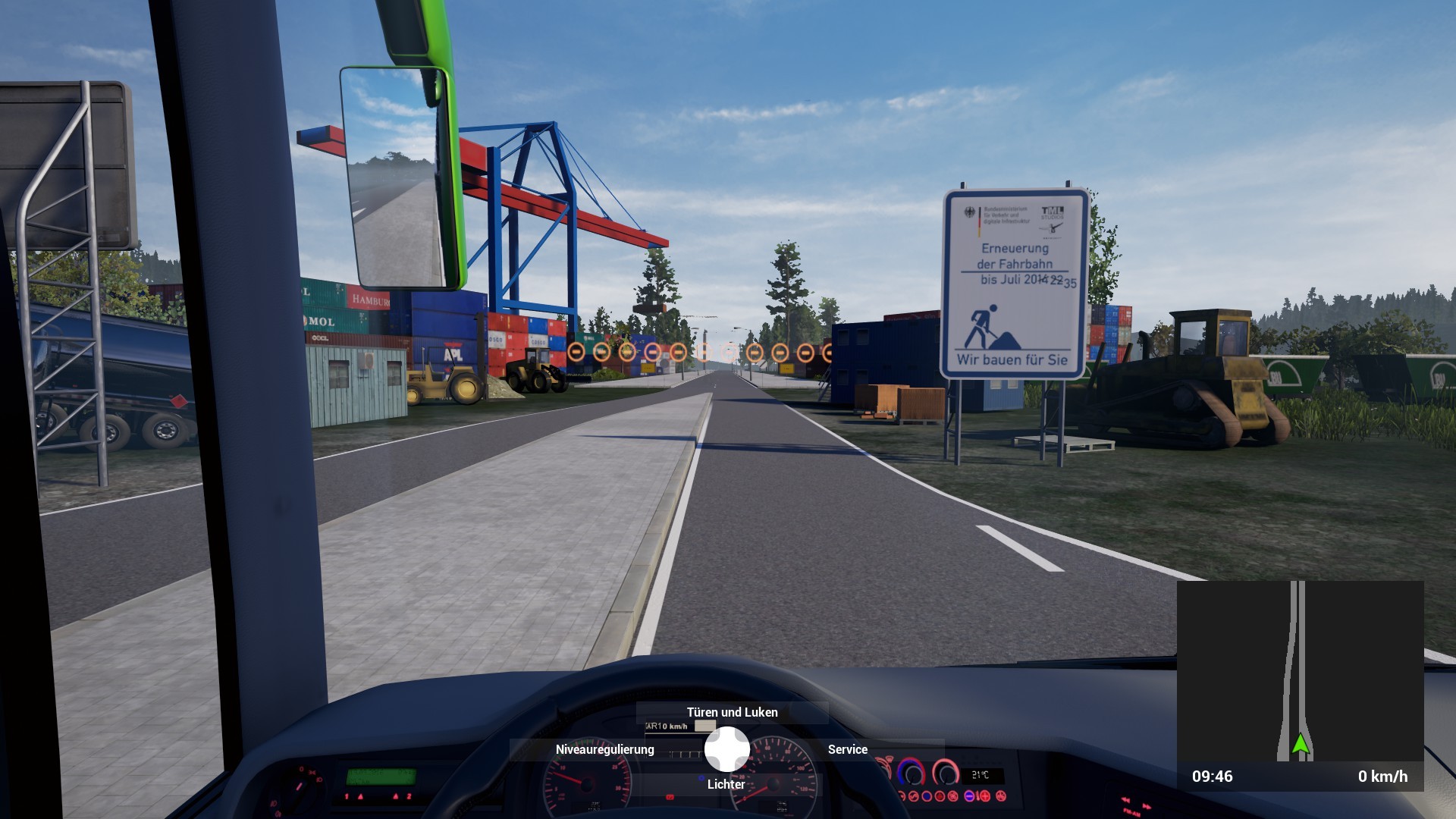Viewport: 1456px width, 819px height.
Task: Open the Lichter lights menu
Action: pyautogui.click(x=726, y=784)
